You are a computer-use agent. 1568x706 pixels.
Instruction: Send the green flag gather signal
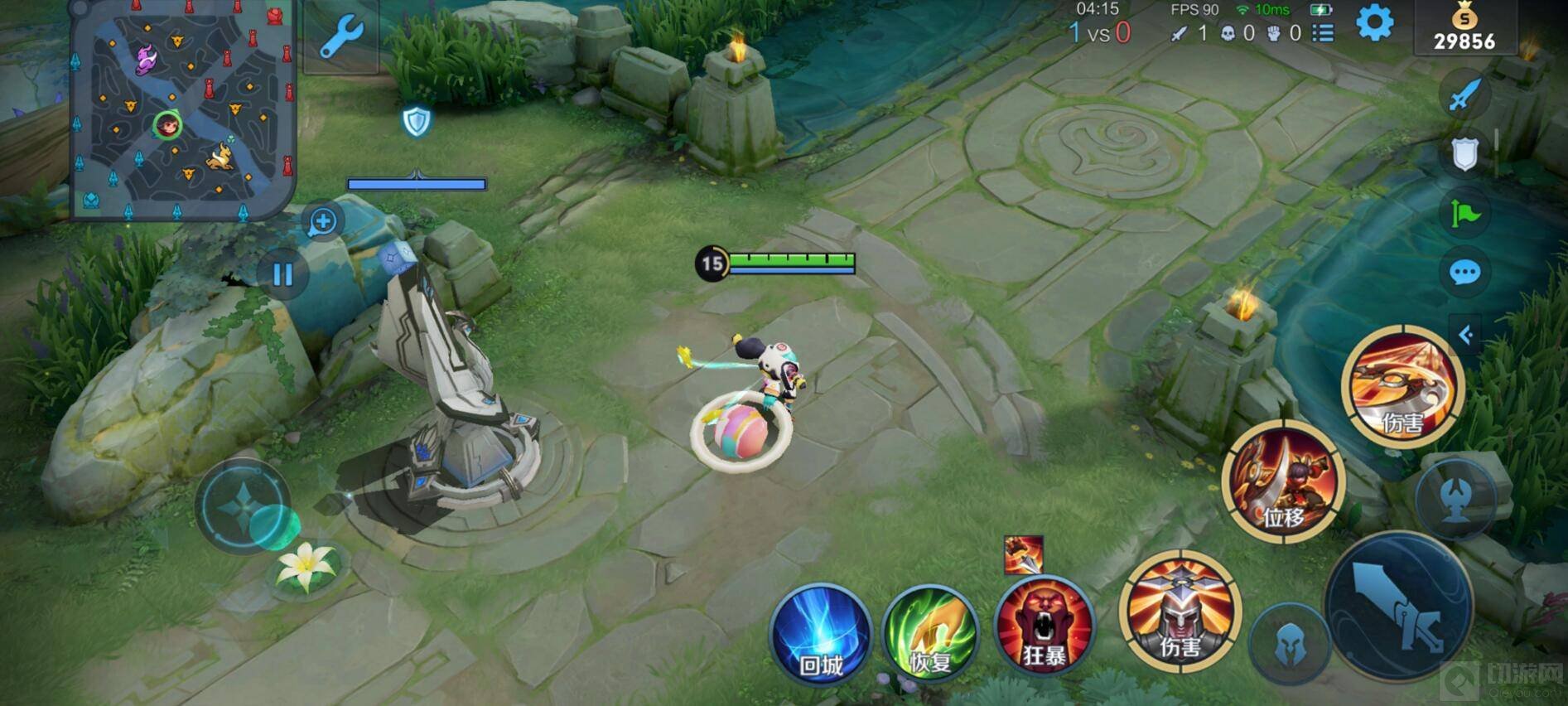click(1464, 214)
